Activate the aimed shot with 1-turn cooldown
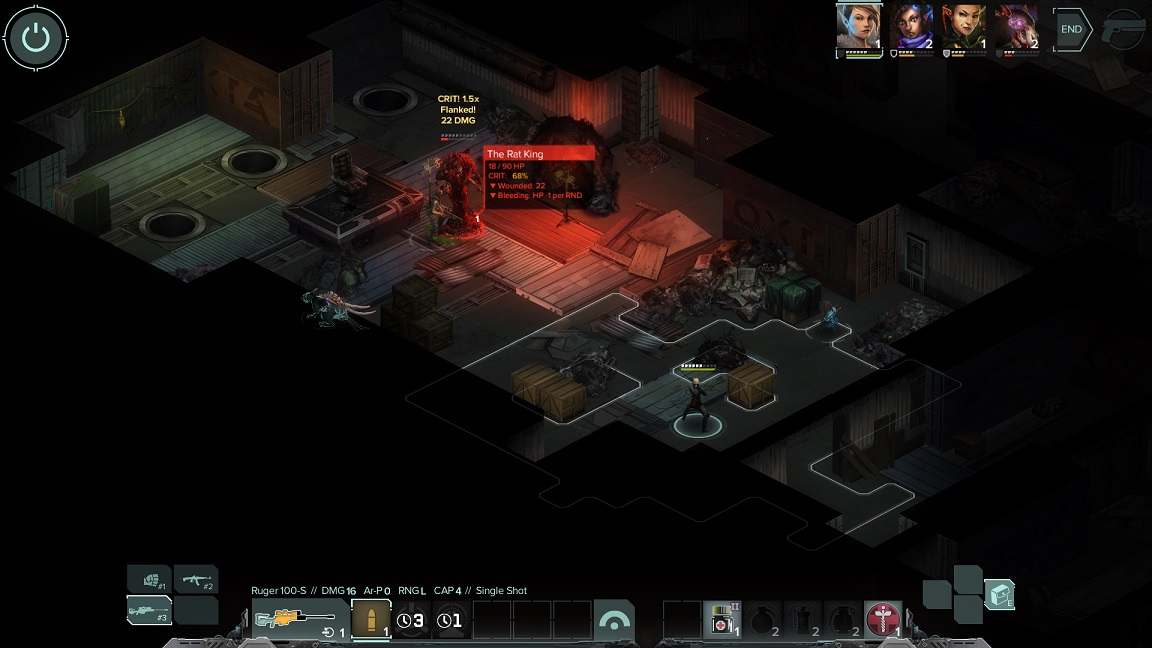1152x648 pixels. point(450,620)
